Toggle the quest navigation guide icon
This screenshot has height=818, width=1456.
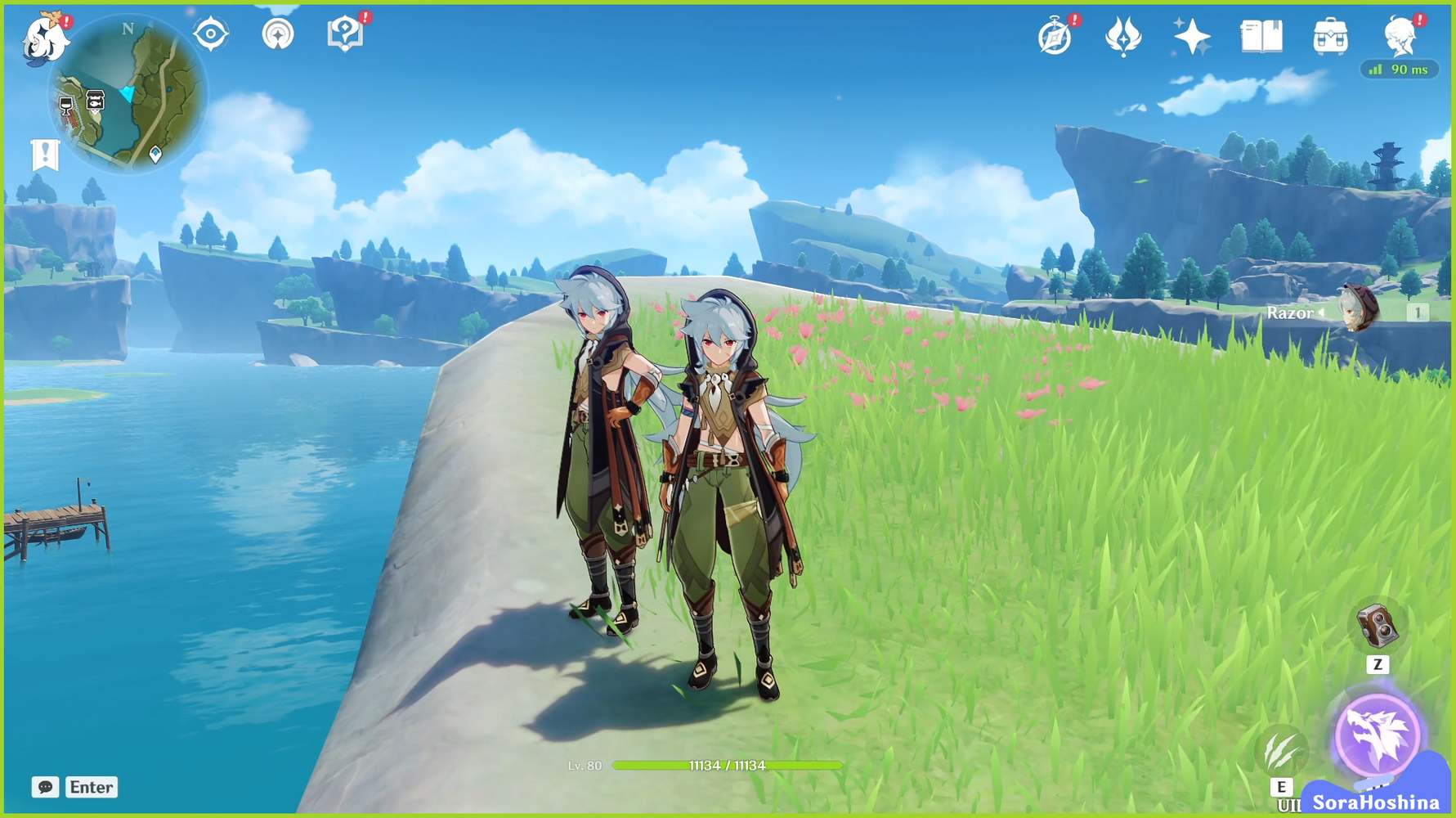(x=280, y=33)
